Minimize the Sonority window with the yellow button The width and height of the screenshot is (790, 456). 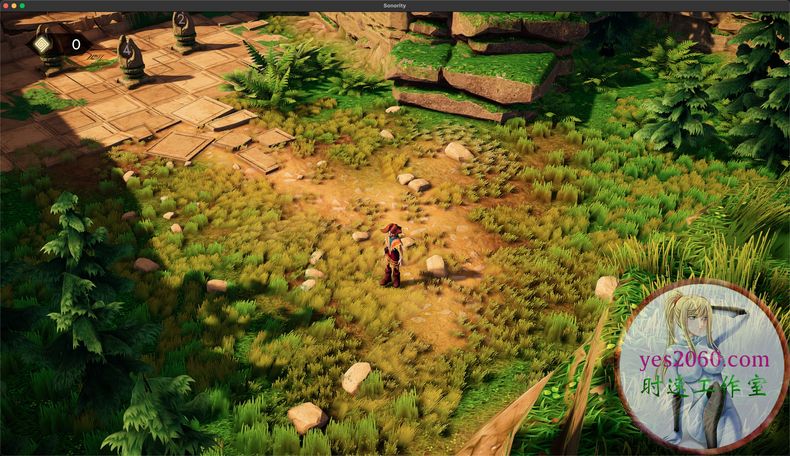pyautogui.click(x=15, y=5)
